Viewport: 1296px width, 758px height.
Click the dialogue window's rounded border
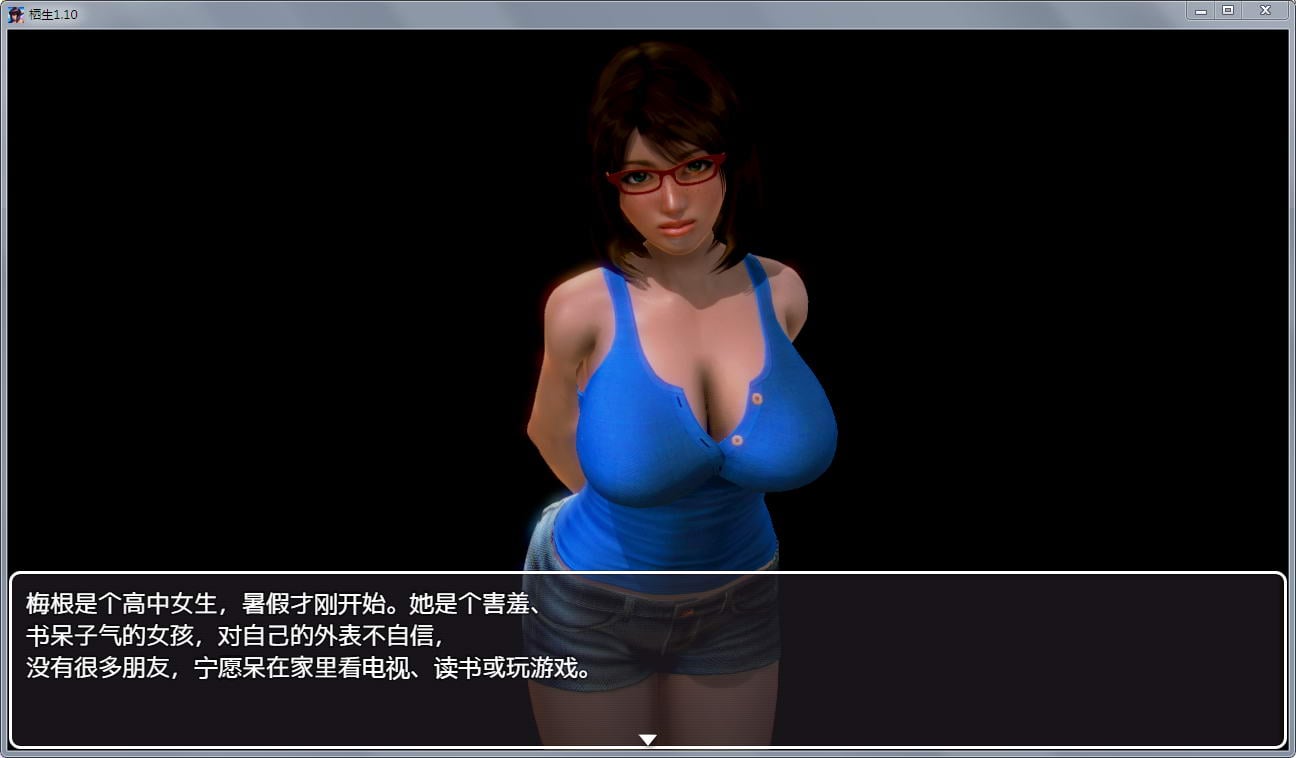pyautogui.click(x=12, y=650)
